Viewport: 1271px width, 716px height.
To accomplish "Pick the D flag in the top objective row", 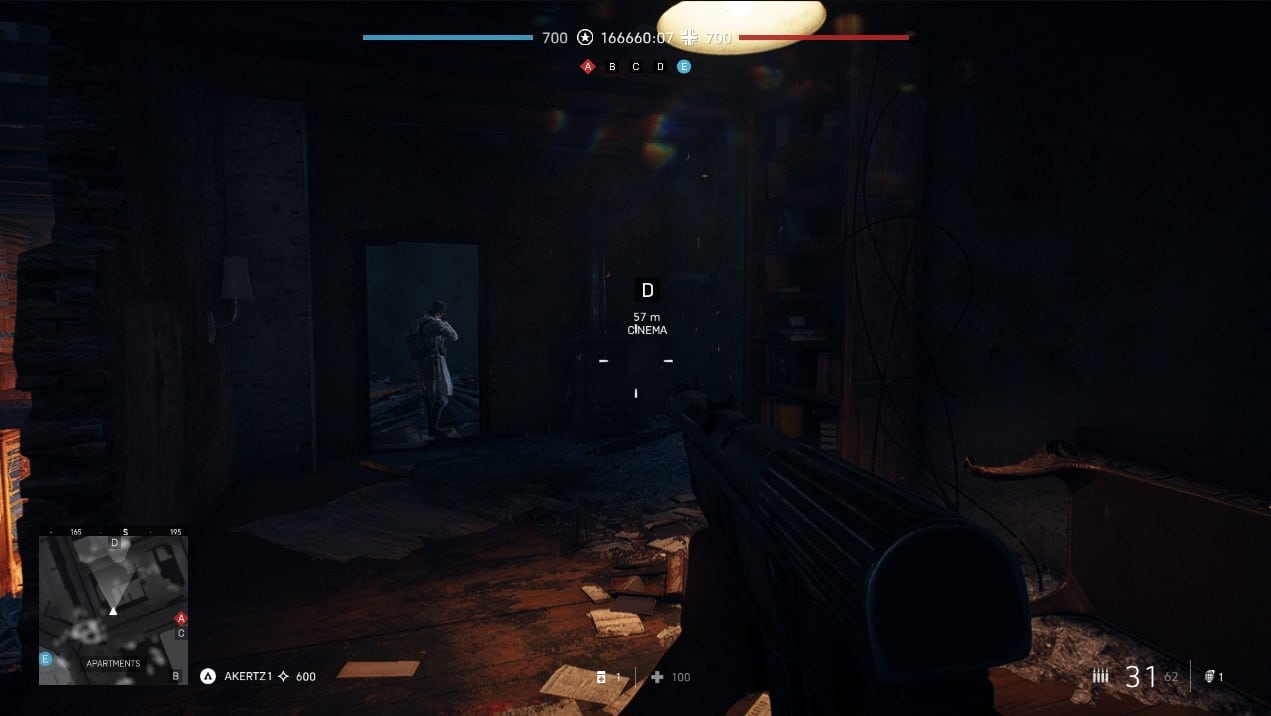I will tap(660, 67).
